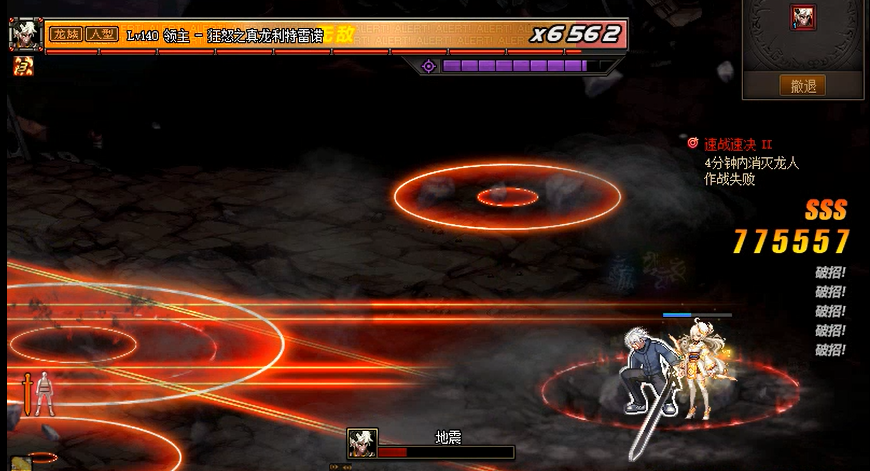Click the 人型 type tag on boss bar

click(x=102, y=35)
